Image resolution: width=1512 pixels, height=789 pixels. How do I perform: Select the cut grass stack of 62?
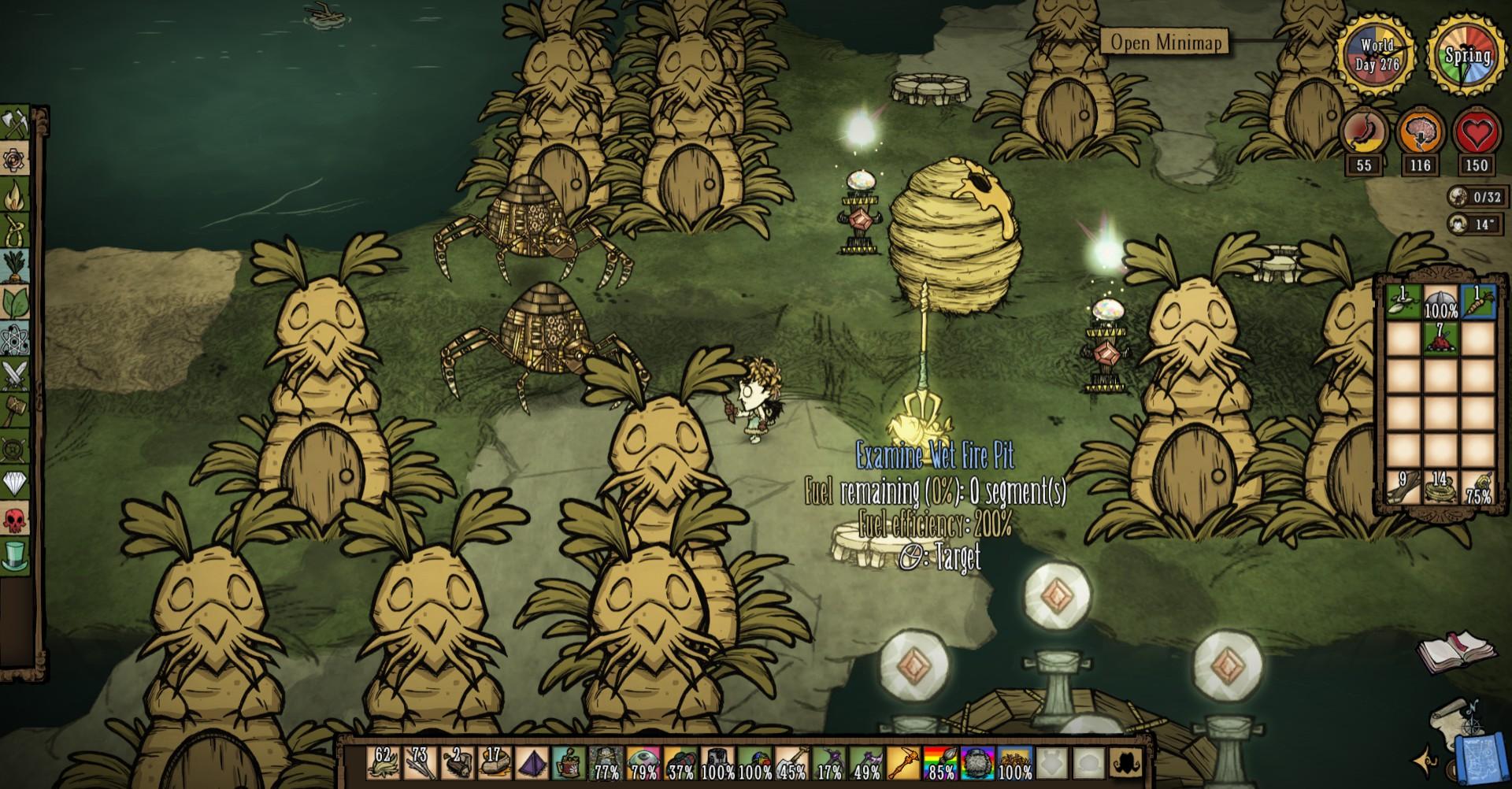[x=383, y=762]
